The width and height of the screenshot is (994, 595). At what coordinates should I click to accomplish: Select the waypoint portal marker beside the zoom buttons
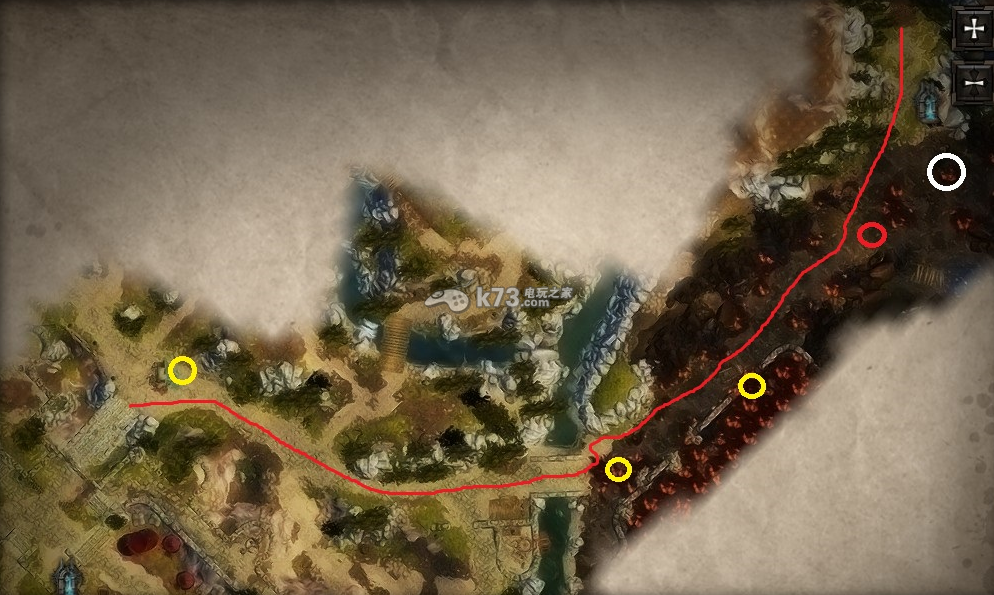click(x=931, y=102)
